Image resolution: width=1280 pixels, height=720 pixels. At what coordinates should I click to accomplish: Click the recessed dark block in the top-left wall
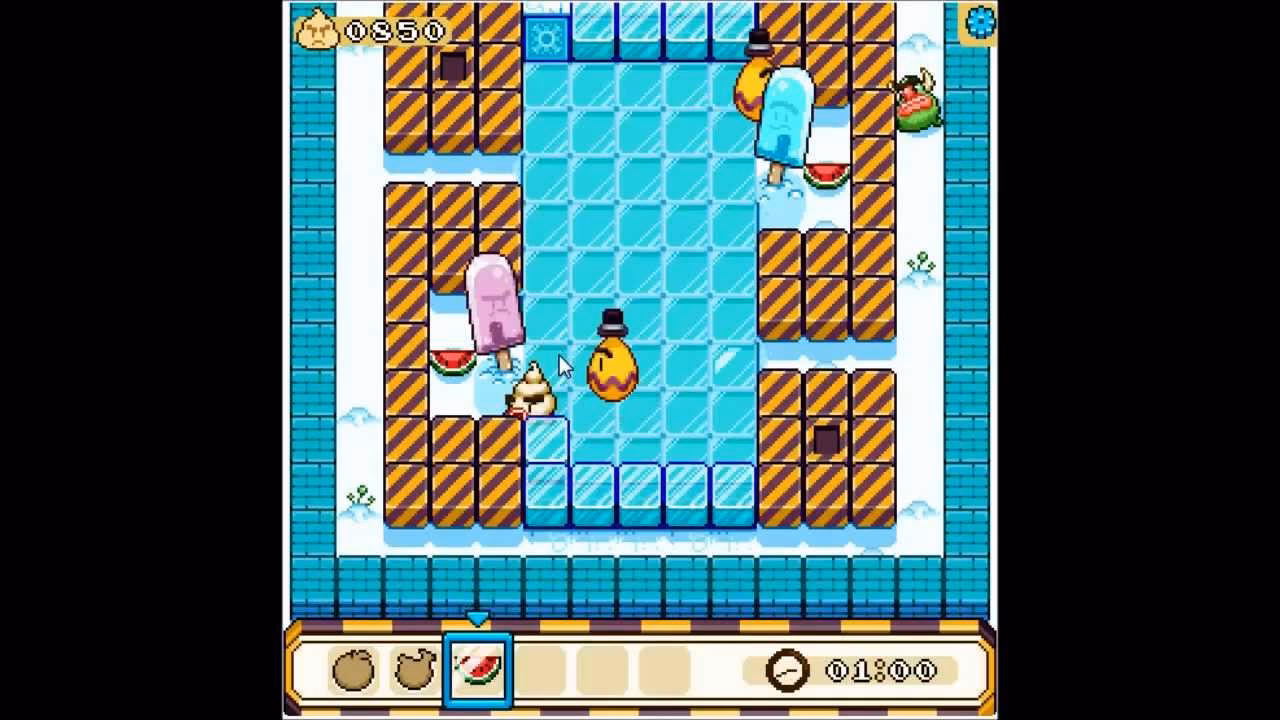[452, 67]
